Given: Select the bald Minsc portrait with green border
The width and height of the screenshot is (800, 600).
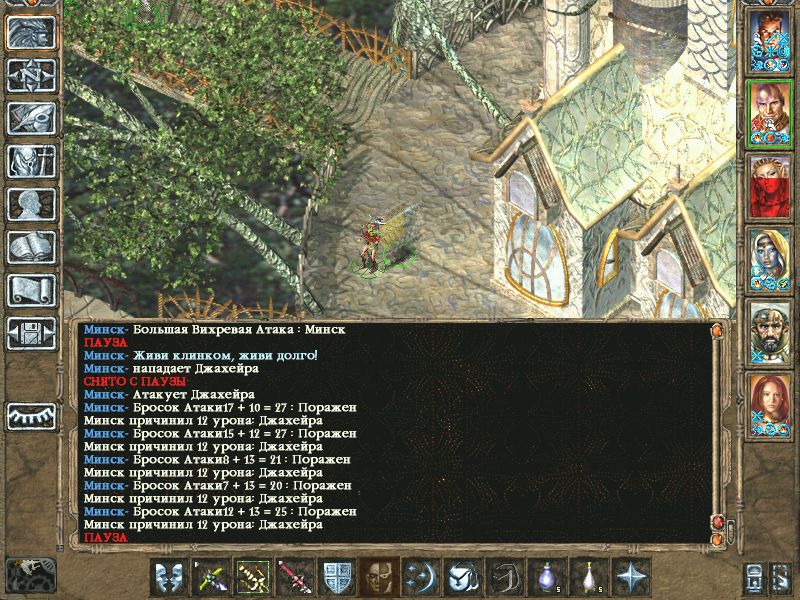Looking at the screenshot, I should pyautogui.click(x=770, y=113).
